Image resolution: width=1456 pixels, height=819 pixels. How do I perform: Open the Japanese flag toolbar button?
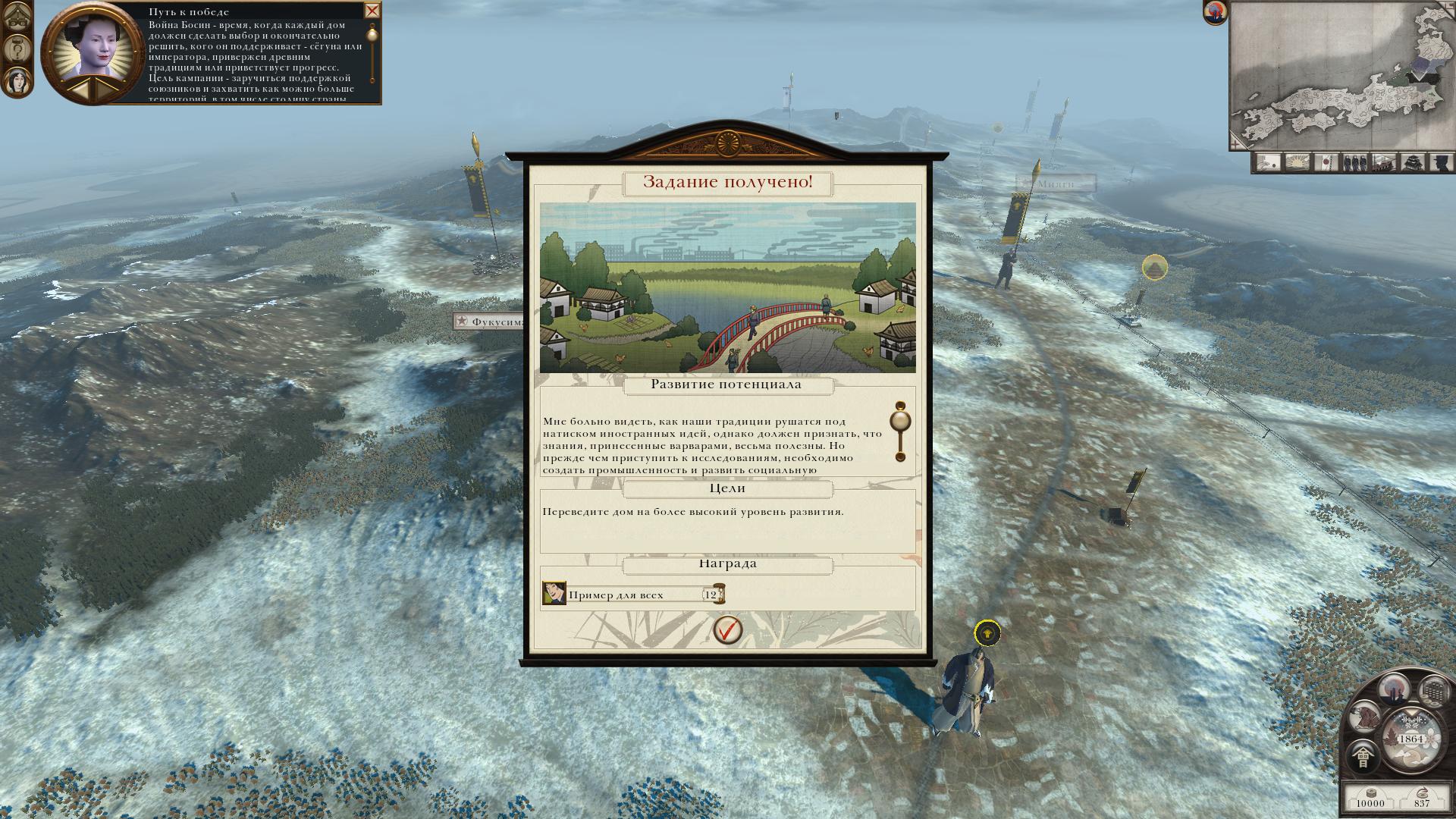pos(1326,162)
